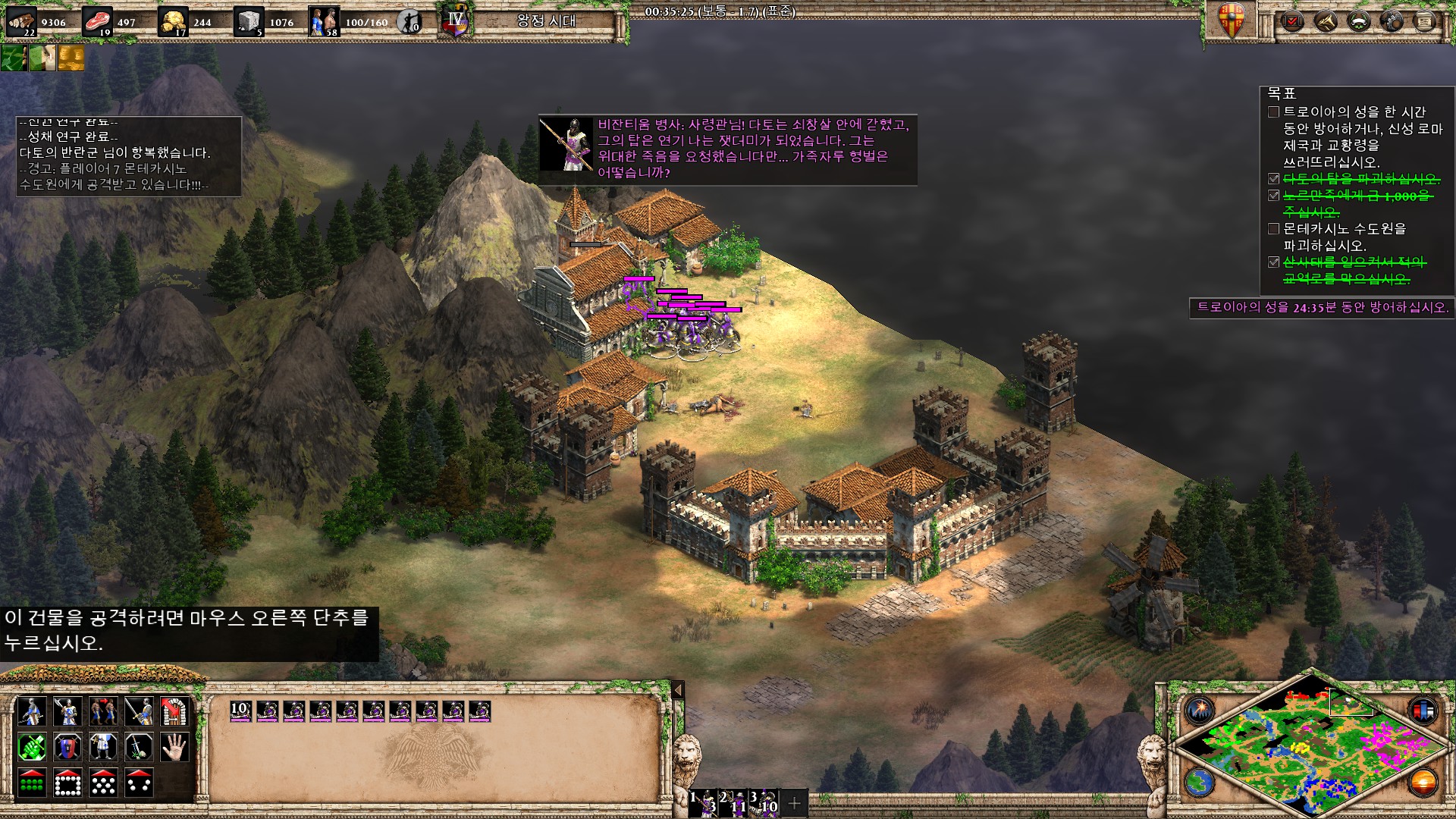Add a new control group with plus button
Viewport: 1456px width, 819px height.
pyautogui.click(x=794, y=803)
